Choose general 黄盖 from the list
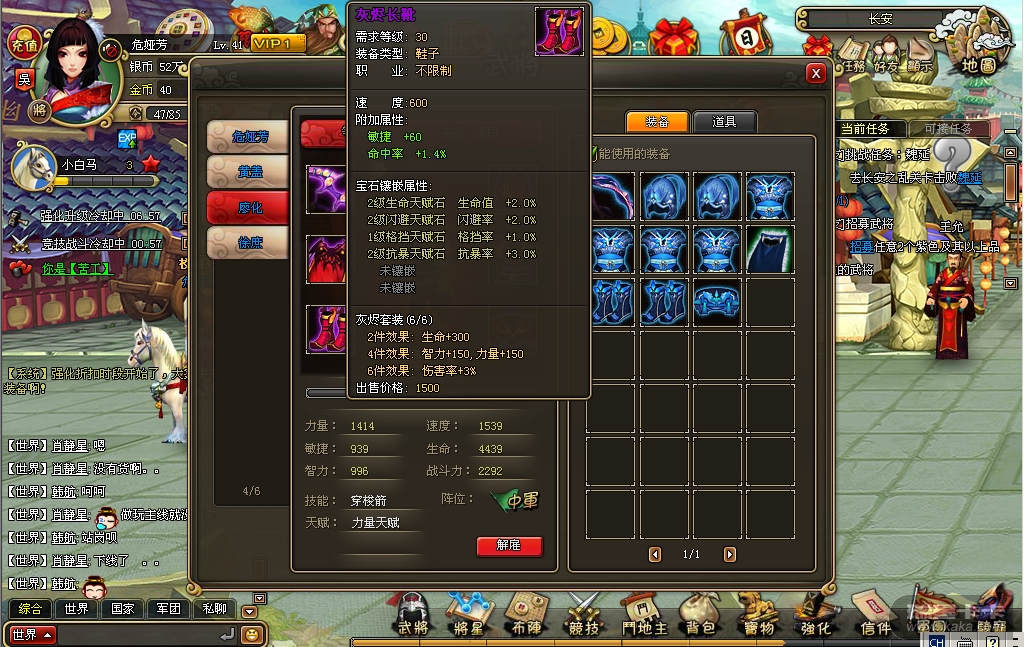1024x647 pixels. click(247, 172)
